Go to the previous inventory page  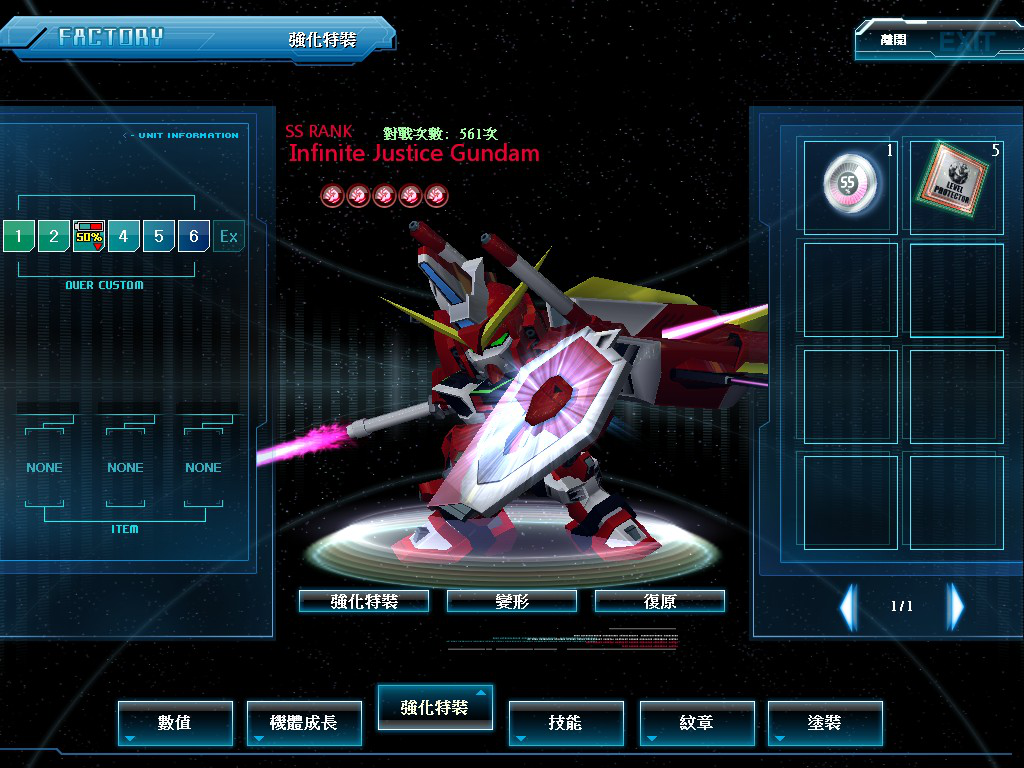pos(848,606)
